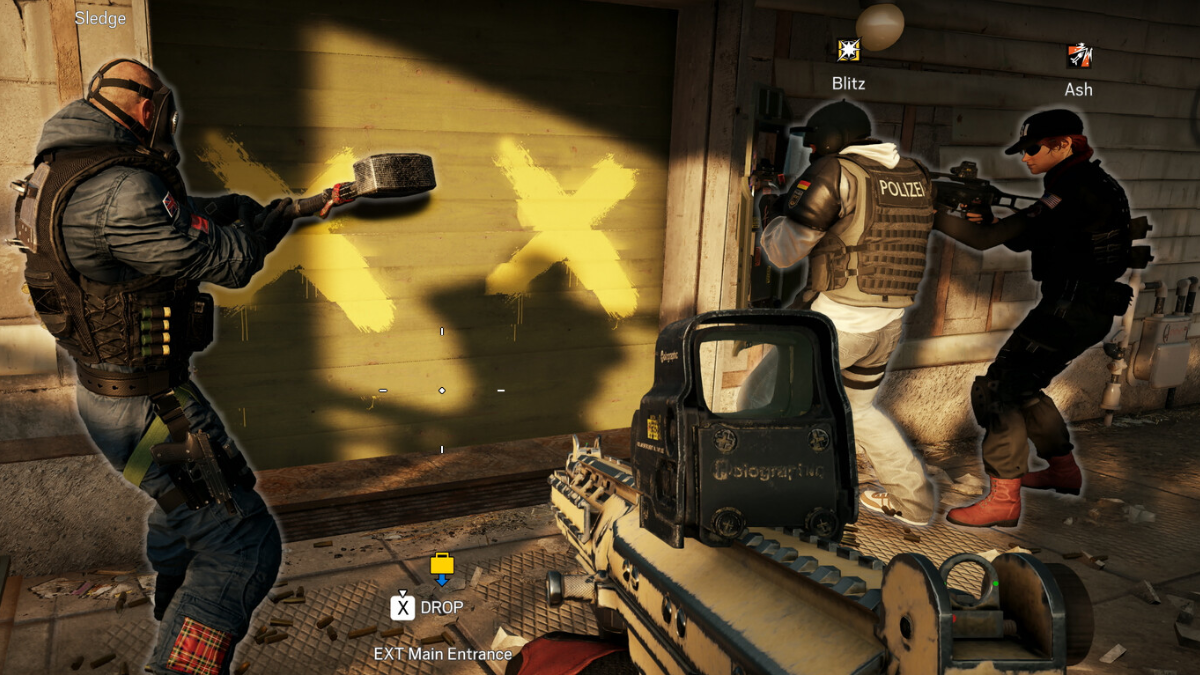Viewport: 1200px width, 675px height.
Task: Select the Ash operator icon
Action: click(1079, 55)
